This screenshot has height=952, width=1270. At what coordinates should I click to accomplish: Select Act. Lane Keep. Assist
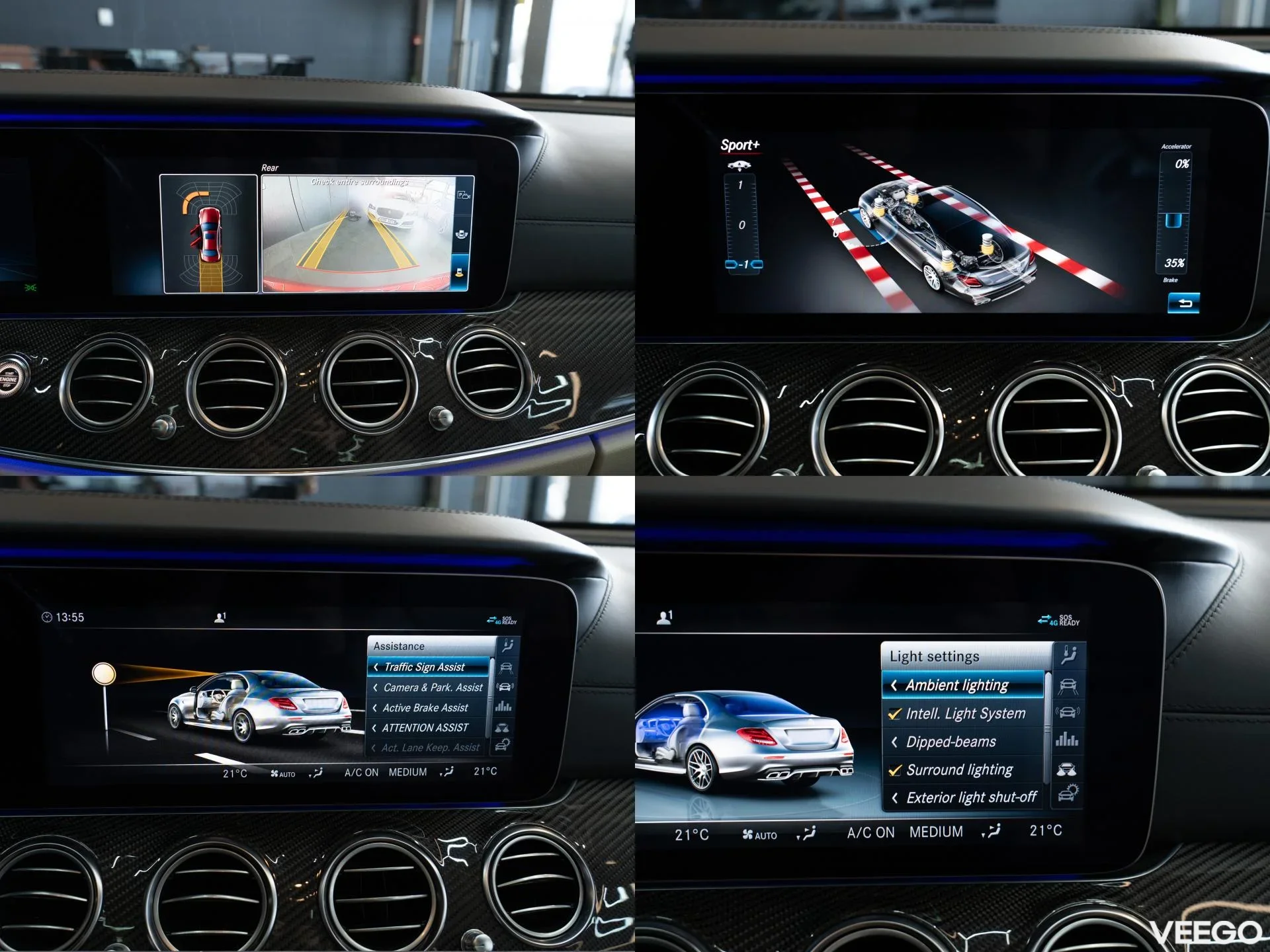pos(428,748)
